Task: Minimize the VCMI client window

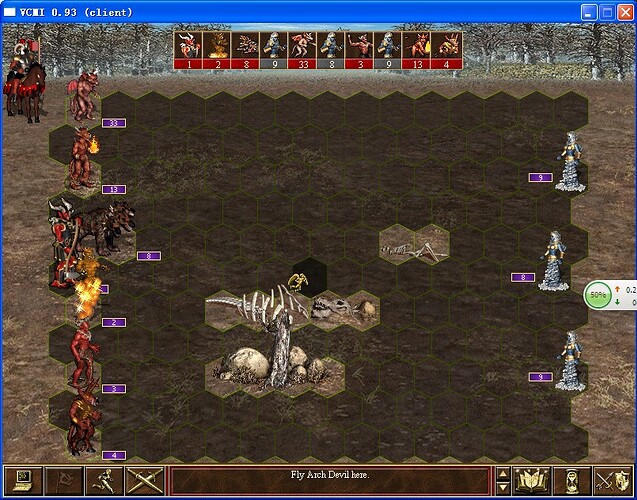Action: click(588, 12)
